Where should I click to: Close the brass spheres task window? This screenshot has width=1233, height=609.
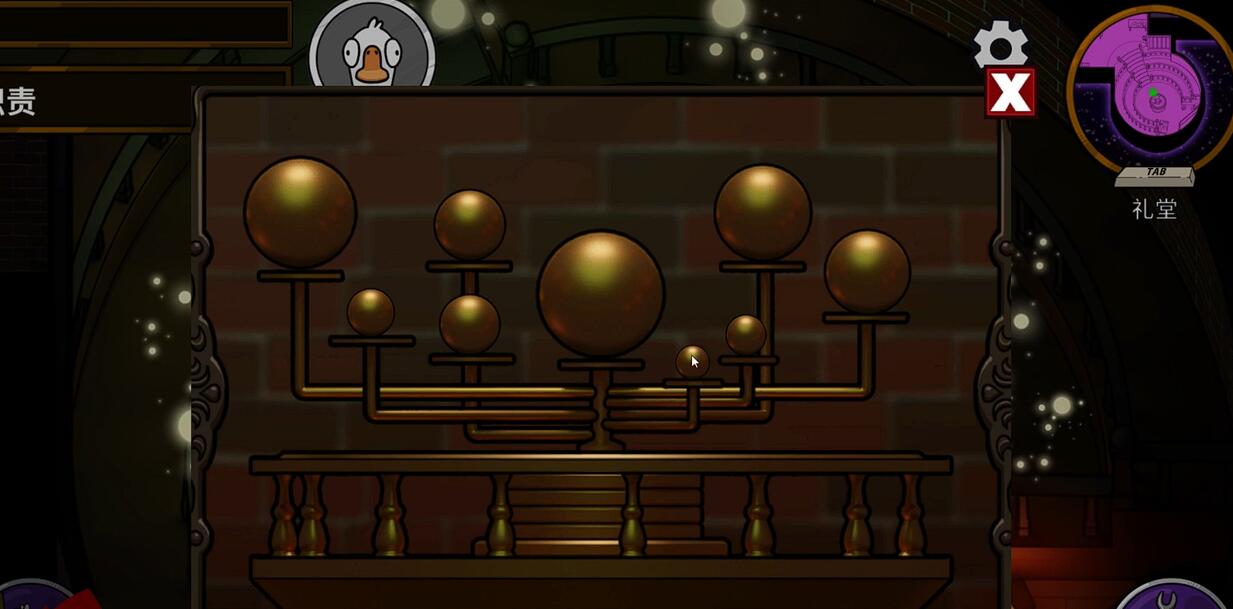point(1010,93)
